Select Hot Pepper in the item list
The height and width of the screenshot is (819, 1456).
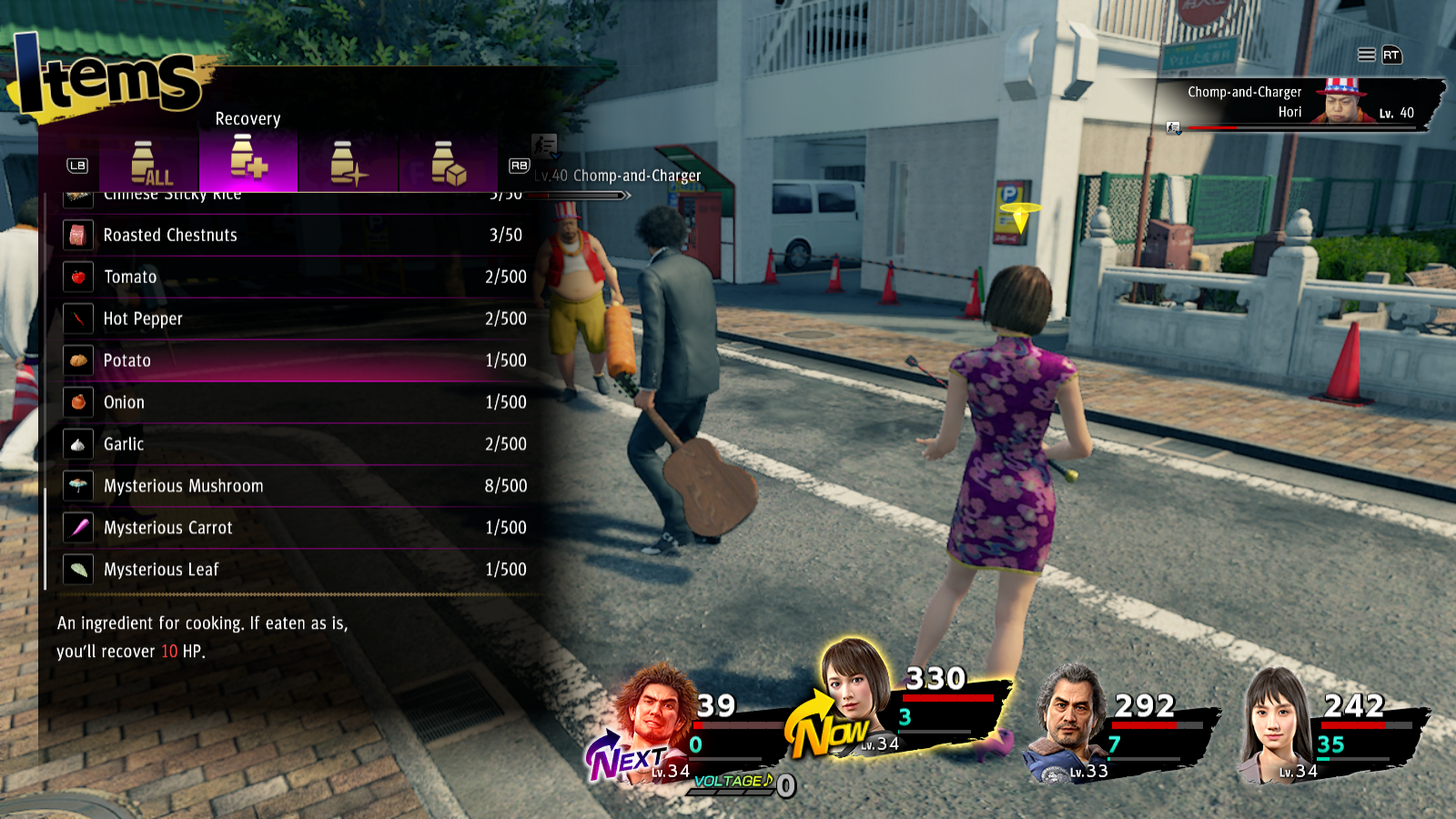pos(296,318)
